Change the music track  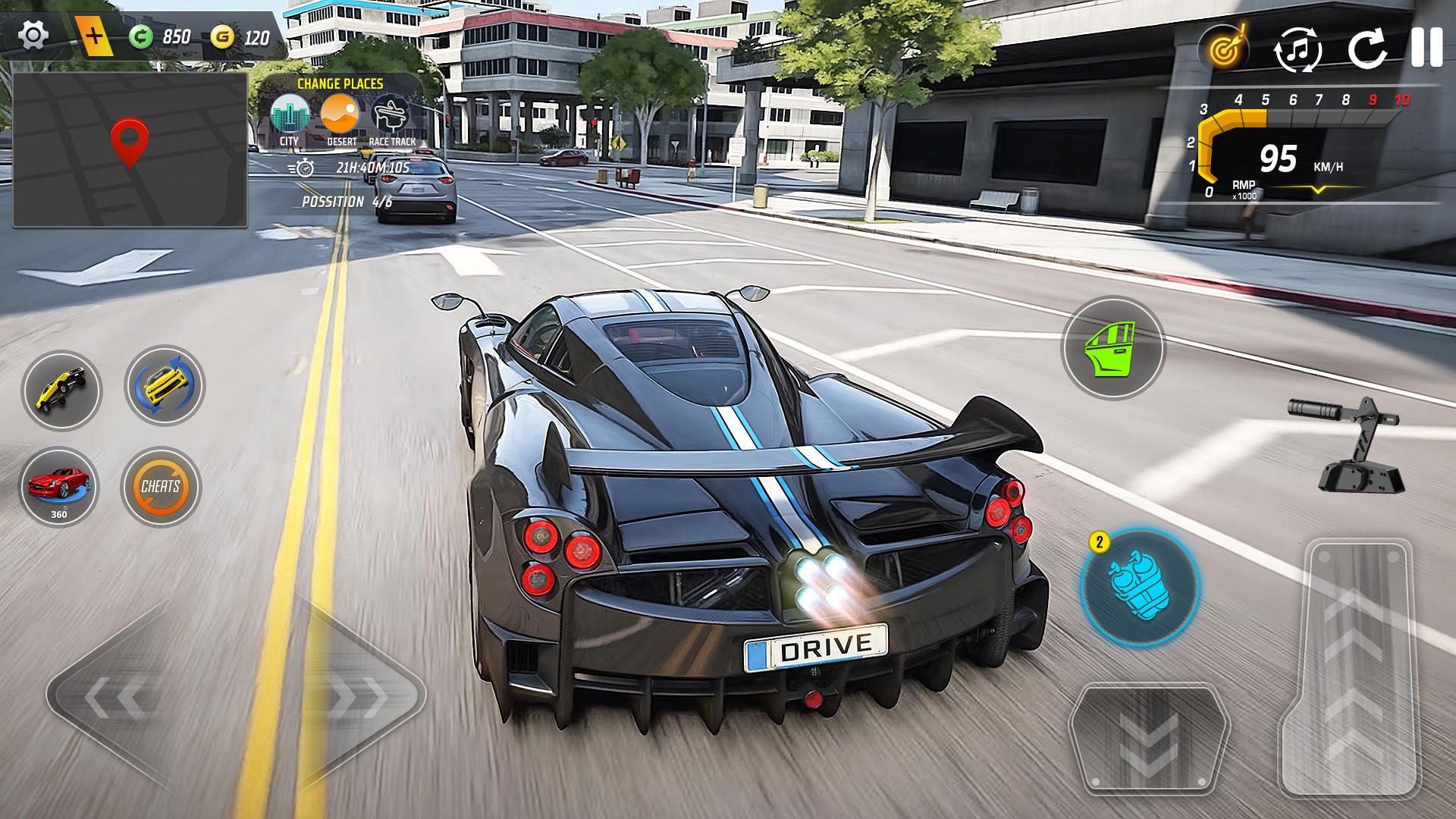[x=1298, y=50]
